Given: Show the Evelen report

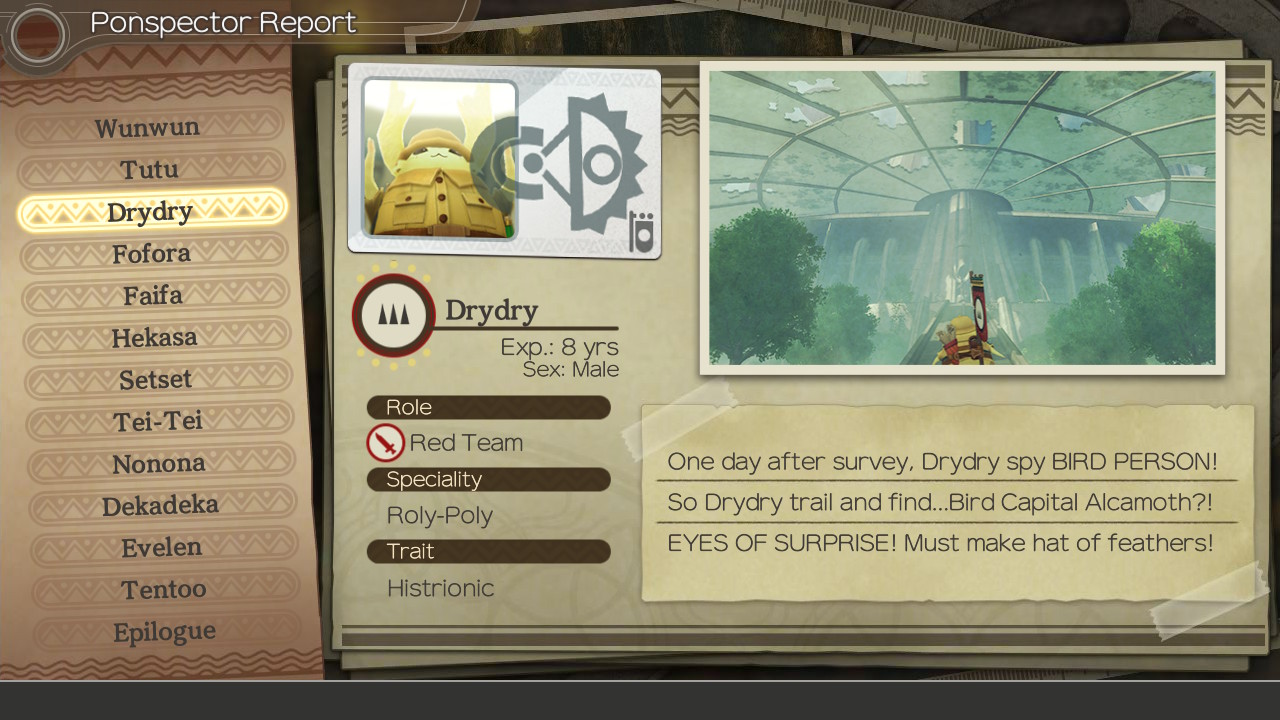Looking at the screenshot, I should (x=162, y=548).
